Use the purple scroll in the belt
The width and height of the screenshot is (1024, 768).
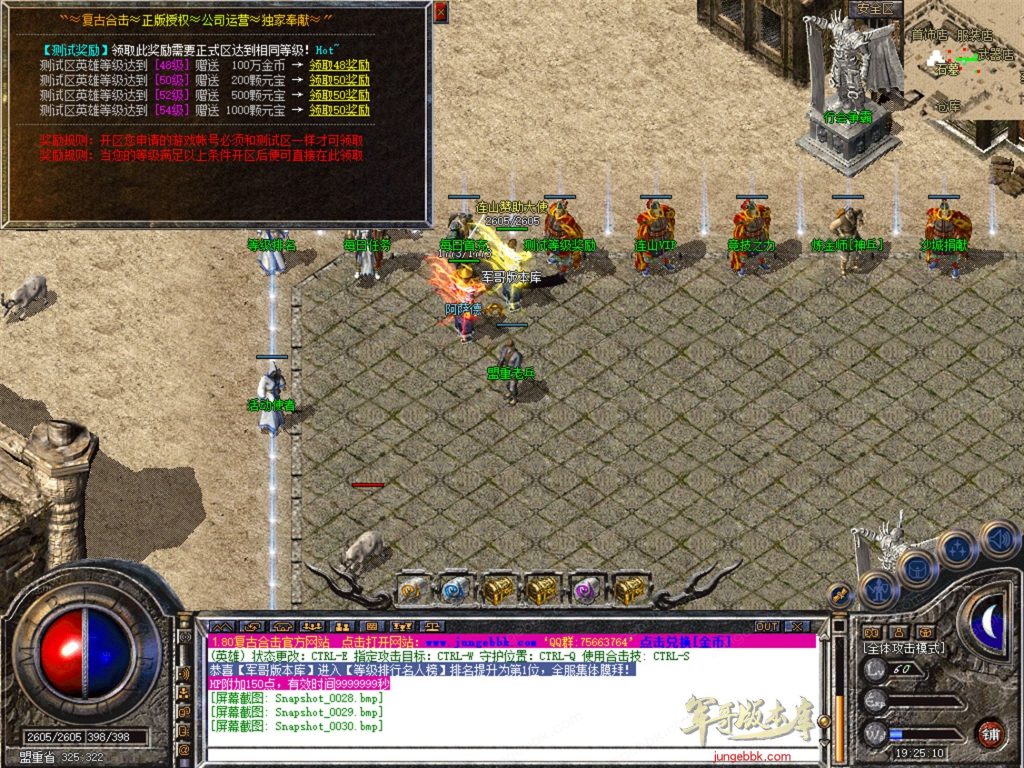click(x=585, y=590)
